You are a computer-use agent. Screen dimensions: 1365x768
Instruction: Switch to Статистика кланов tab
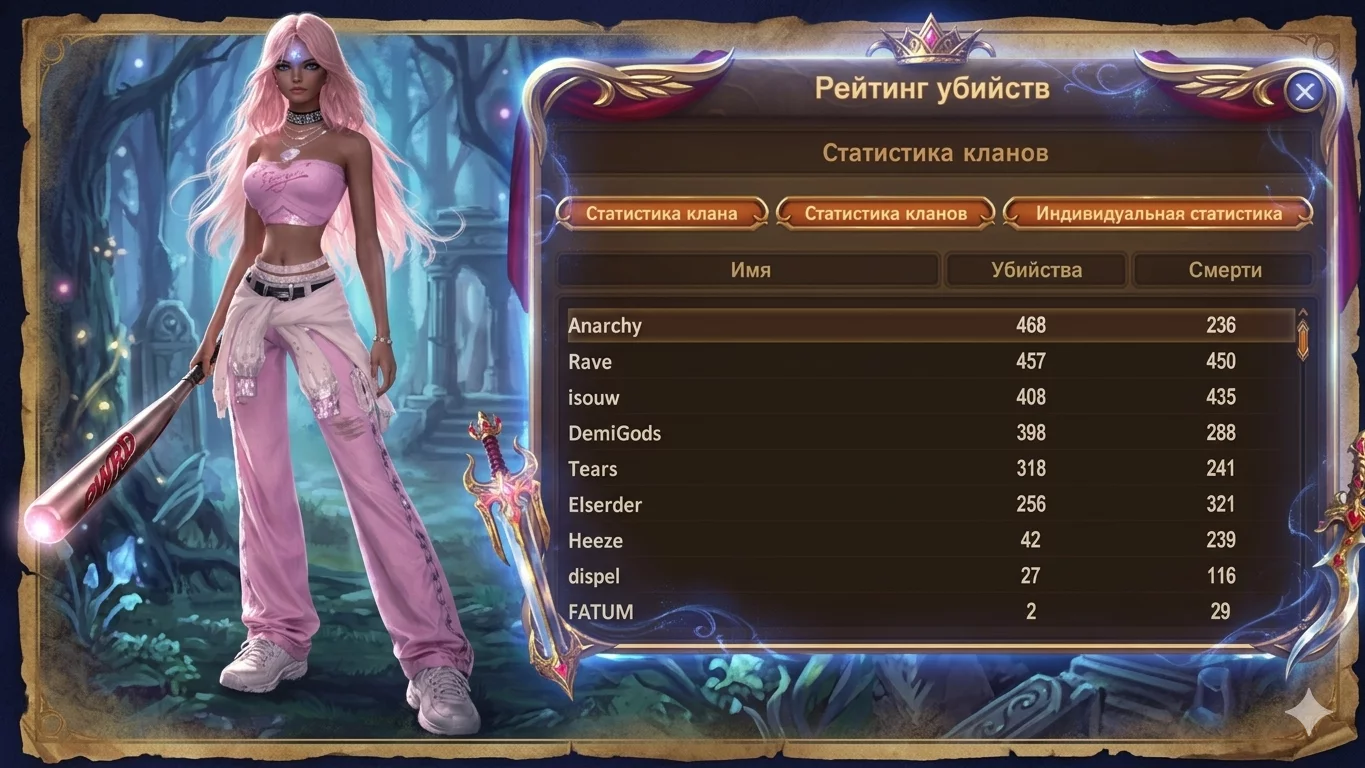[886, 213]
